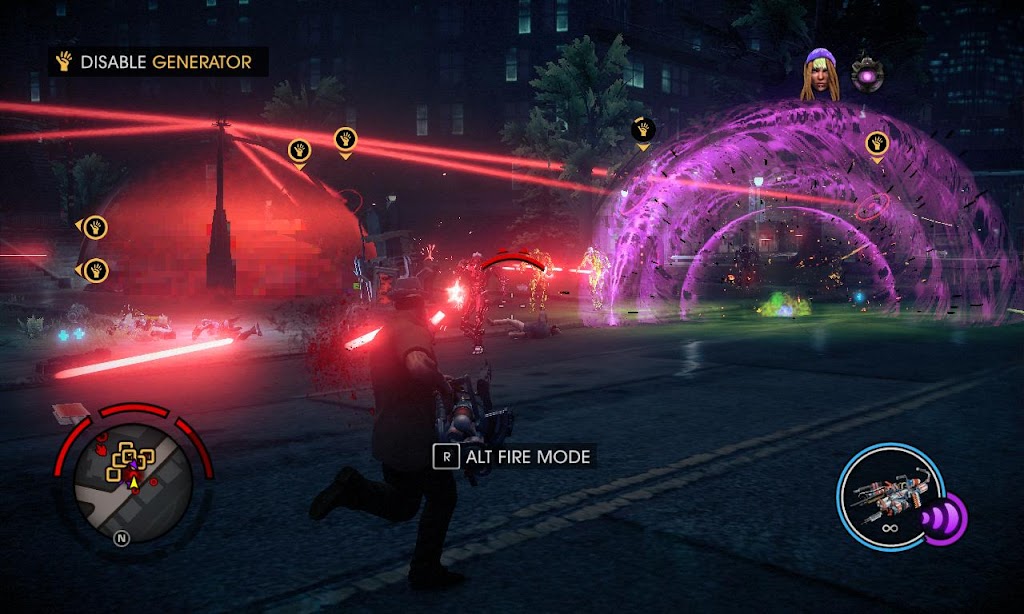Activate the purple super power icon
1024x614 pixels.
(943, 519)
